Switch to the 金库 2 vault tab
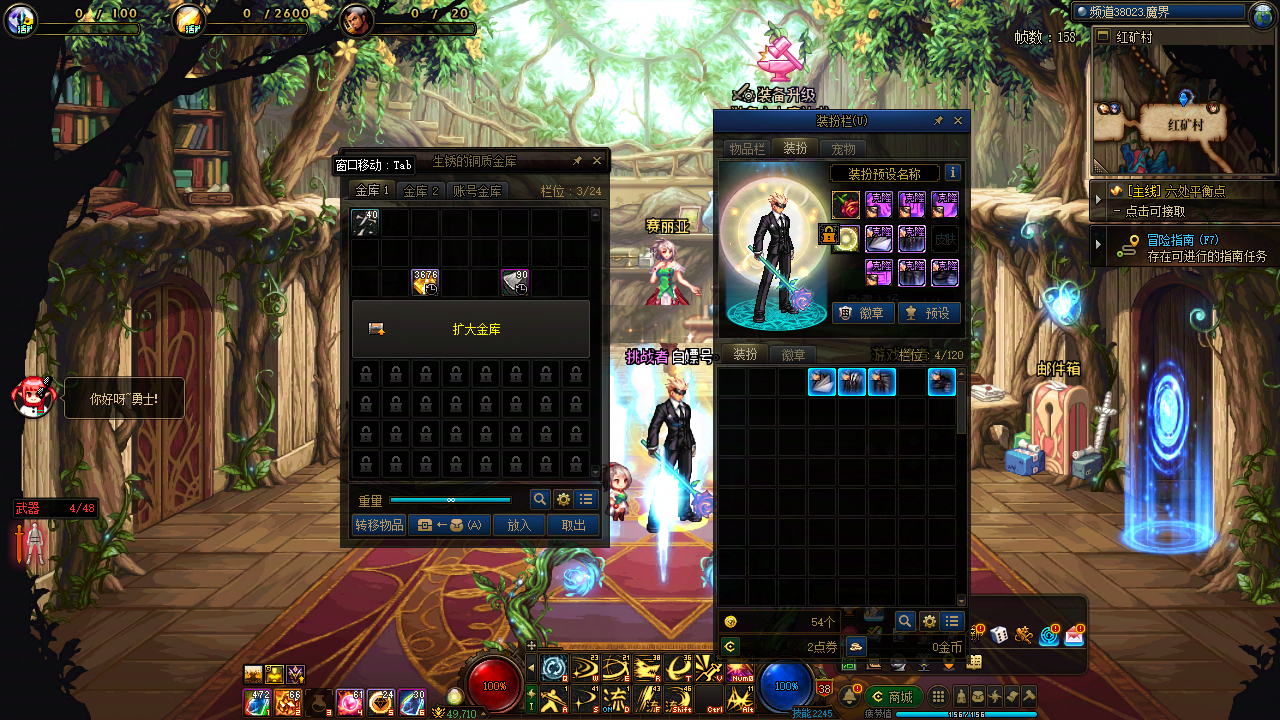The image size is (1280, 720). point(422,191)
